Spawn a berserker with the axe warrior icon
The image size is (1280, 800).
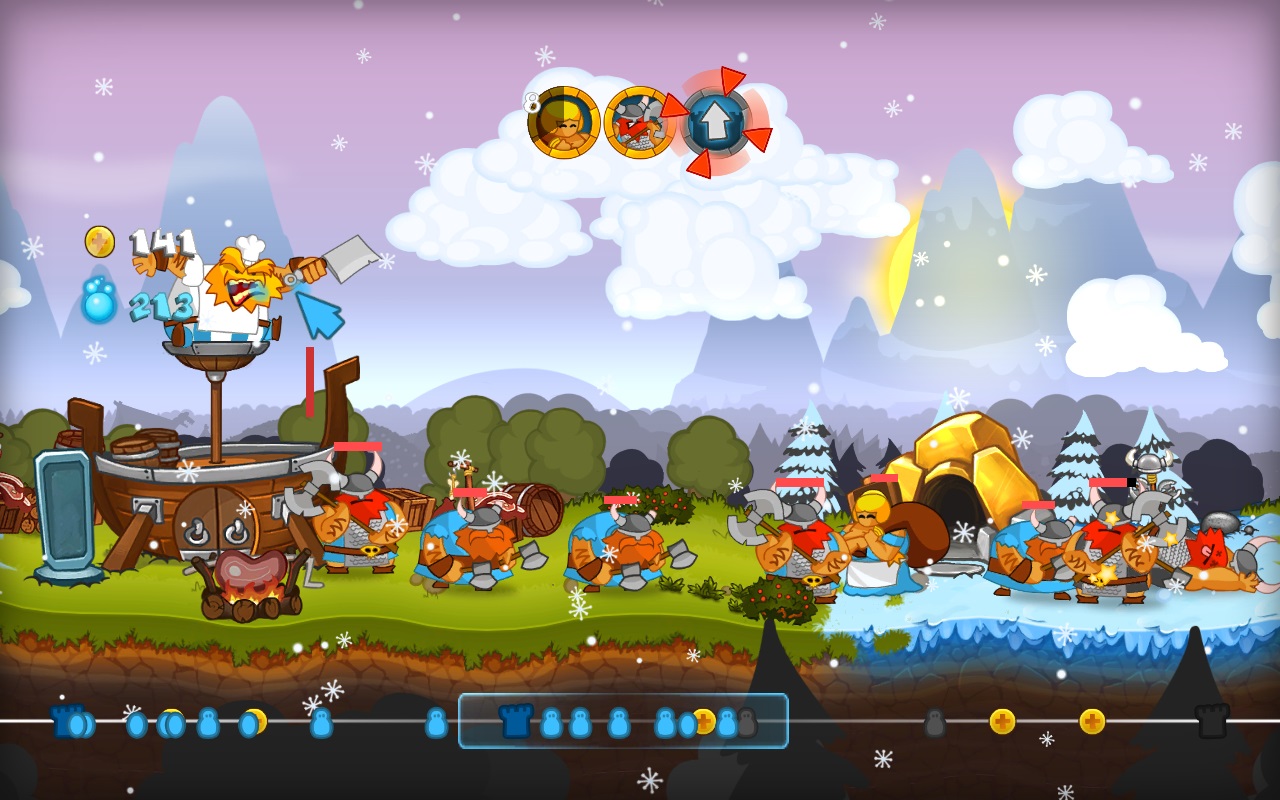click(x=639, y=122)
